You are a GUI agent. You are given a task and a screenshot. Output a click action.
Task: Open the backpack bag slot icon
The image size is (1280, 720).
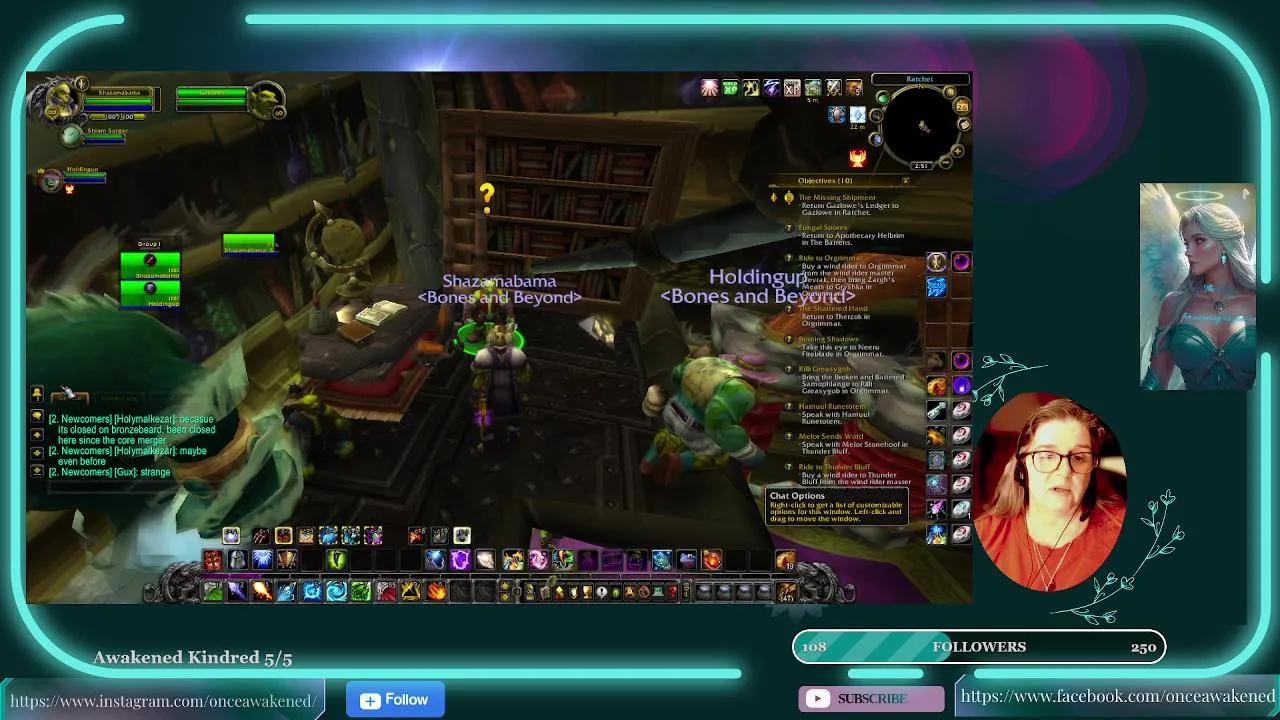pos(787,590)
